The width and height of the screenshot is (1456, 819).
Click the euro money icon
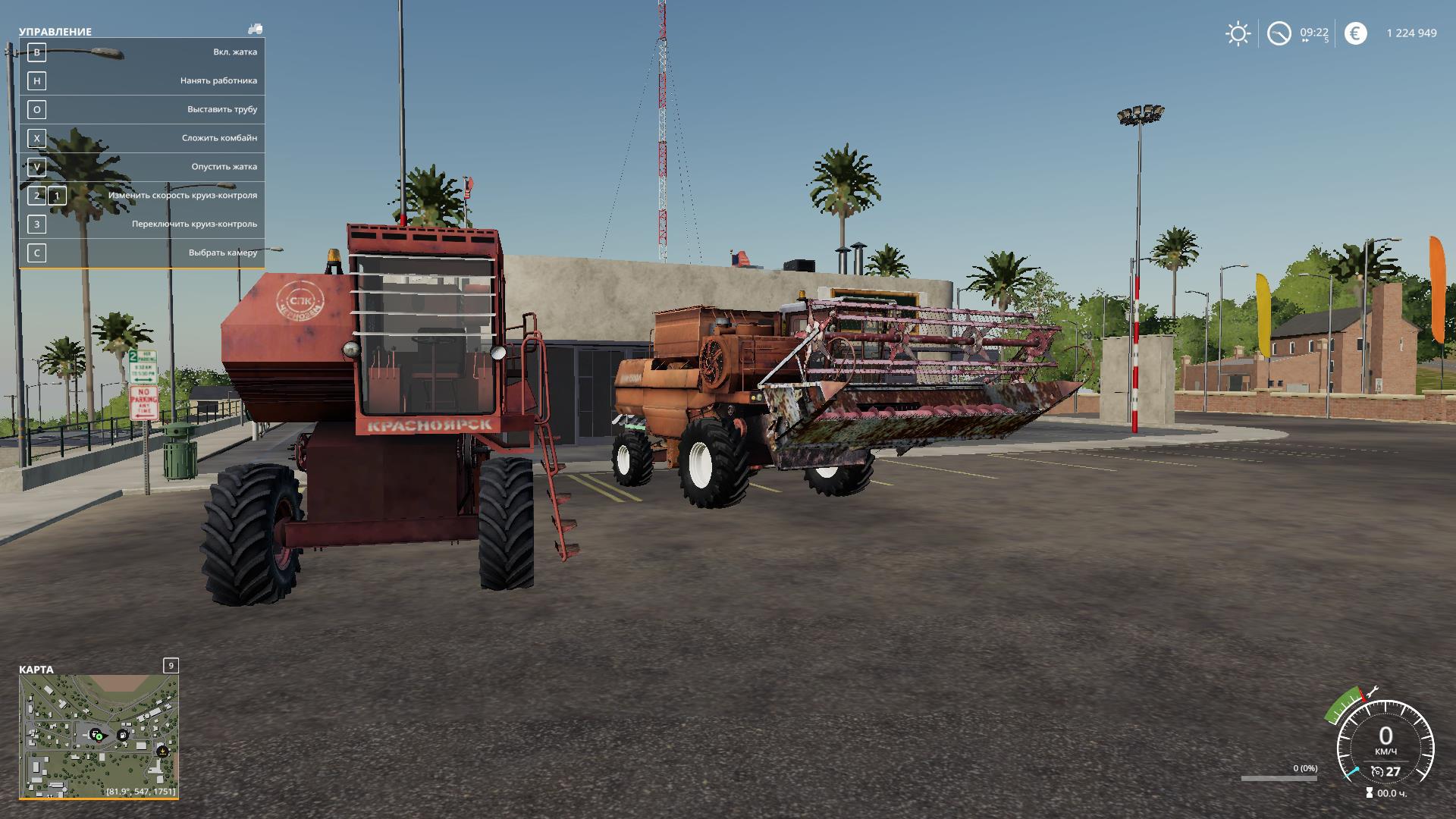click(1355, 33)
